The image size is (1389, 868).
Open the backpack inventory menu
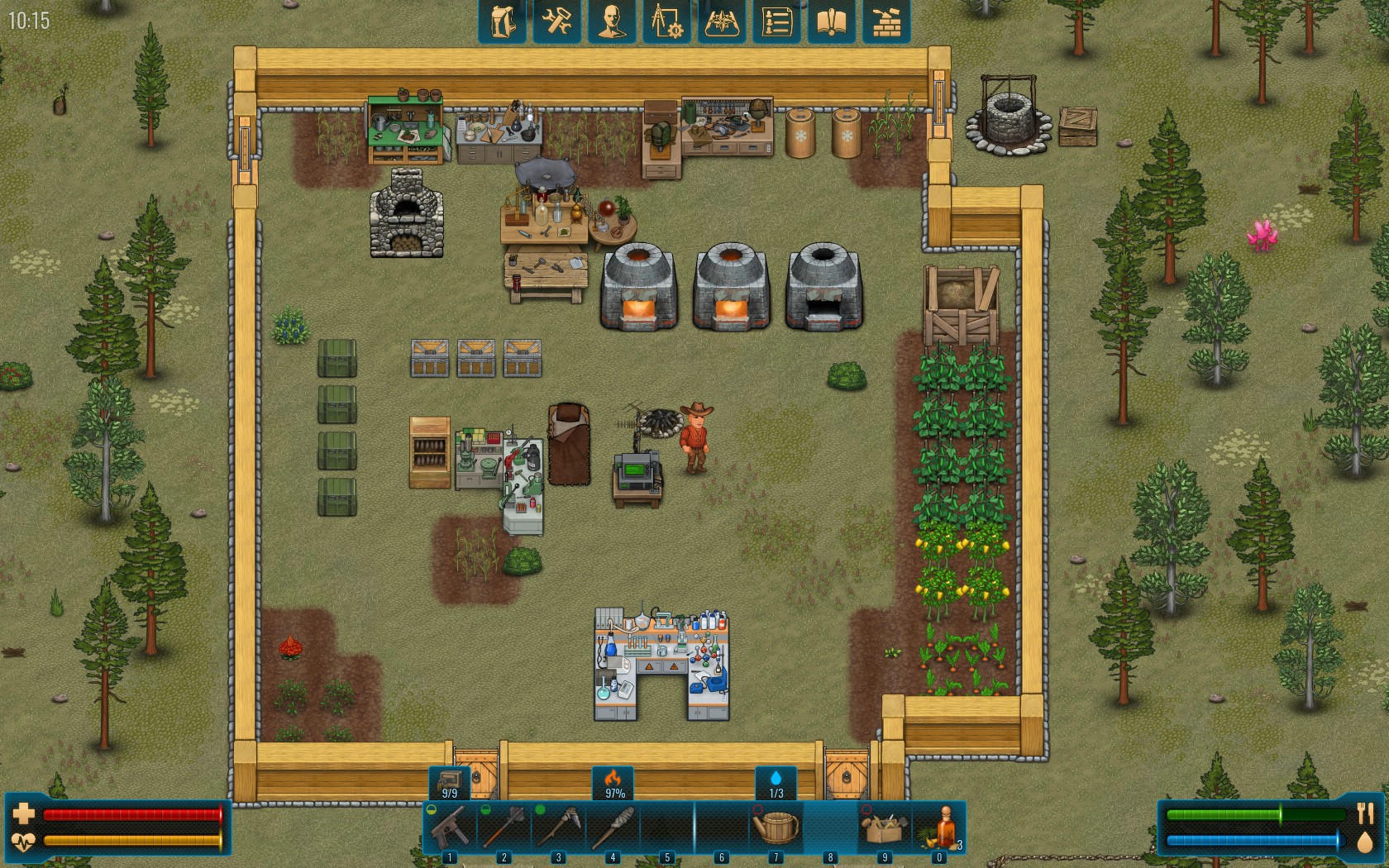click(x=502, y=21)
